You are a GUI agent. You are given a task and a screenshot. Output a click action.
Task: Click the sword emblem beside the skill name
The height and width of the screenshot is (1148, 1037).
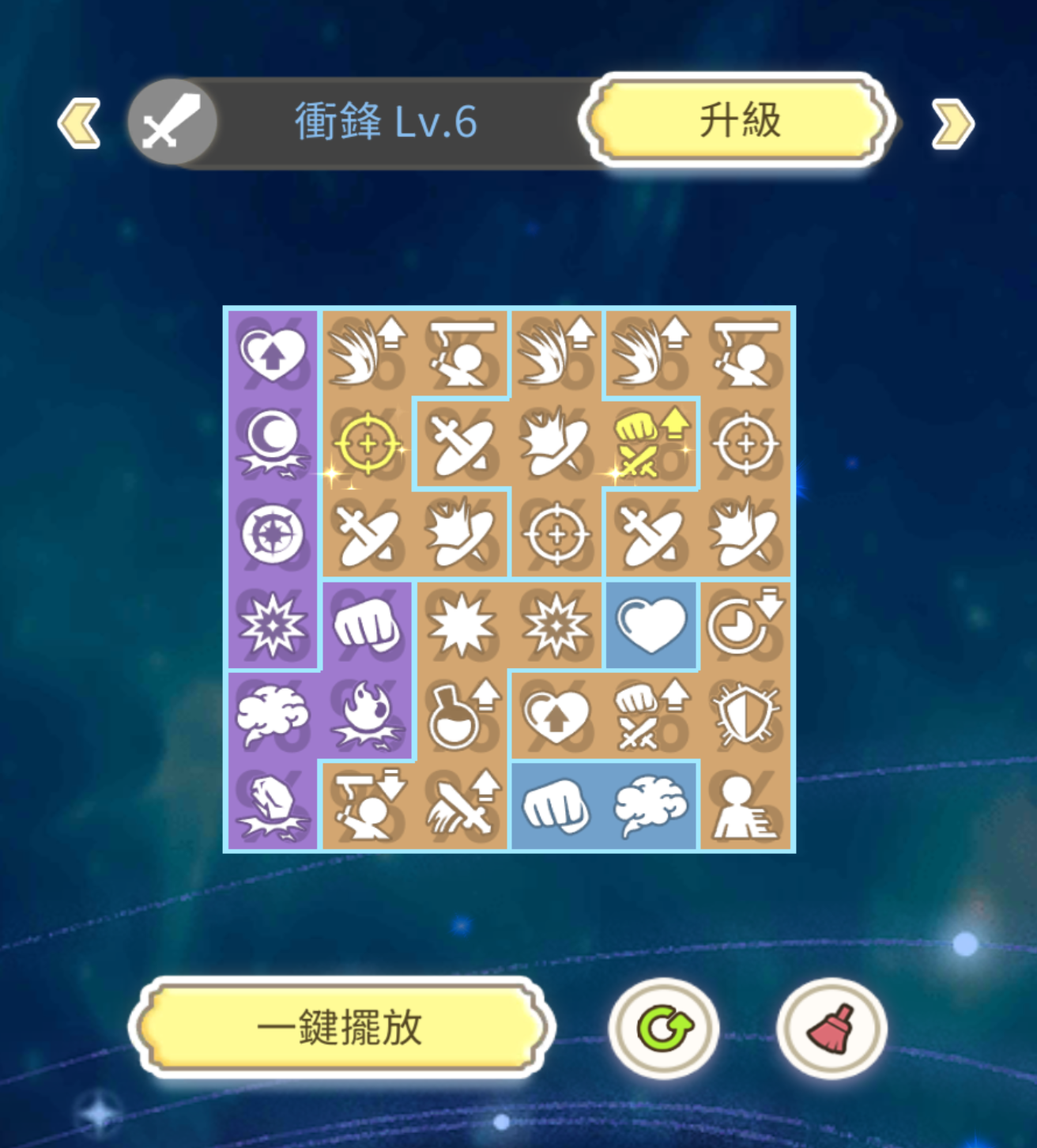171,123
